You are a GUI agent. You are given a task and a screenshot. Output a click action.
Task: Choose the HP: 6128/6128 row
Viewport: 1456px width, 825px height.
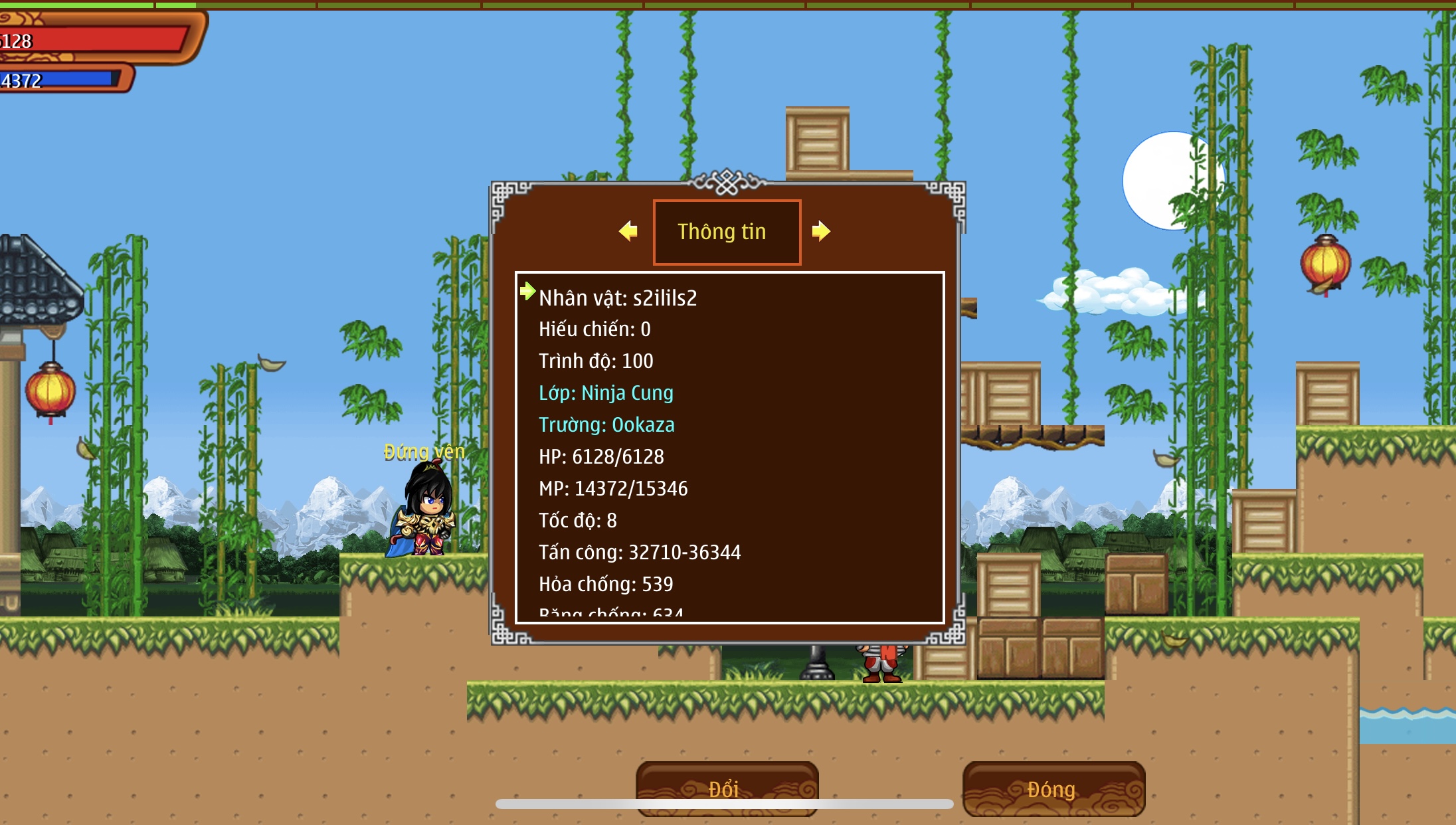click(601, 457)
